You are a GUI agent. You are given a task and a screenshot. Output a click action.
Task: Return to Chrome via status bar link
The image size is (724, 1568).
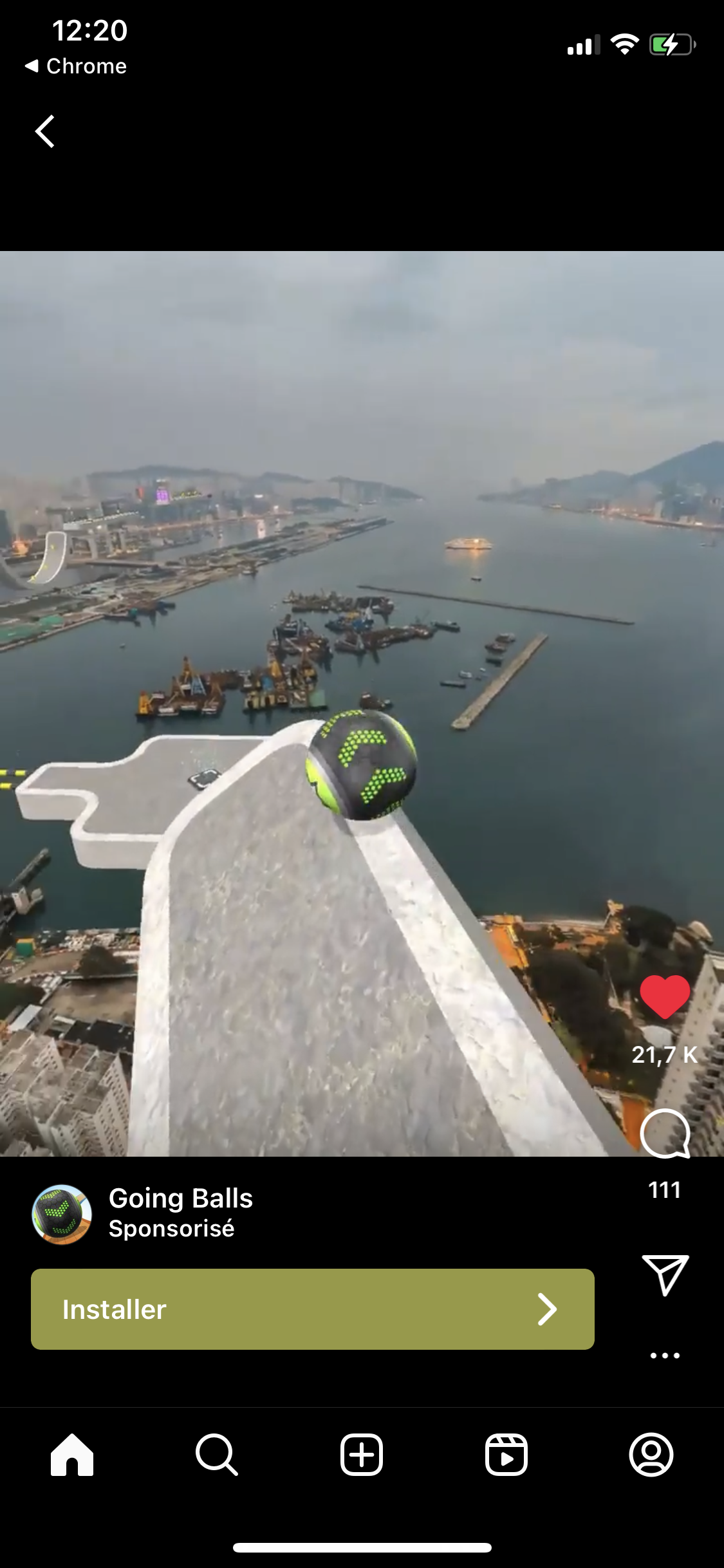(76, 66)
